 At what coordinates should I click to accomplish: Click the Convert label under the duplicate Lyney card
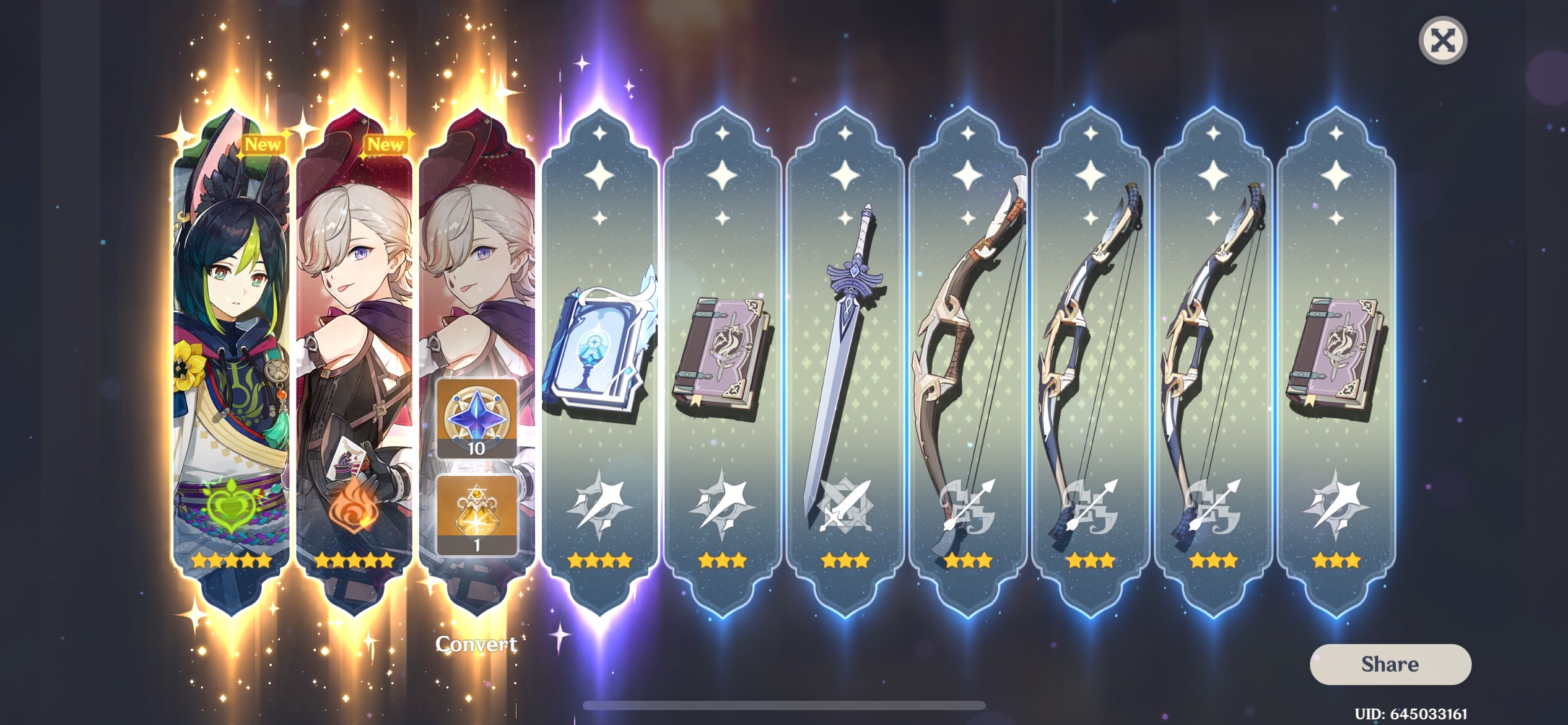[x=477, y=643]
